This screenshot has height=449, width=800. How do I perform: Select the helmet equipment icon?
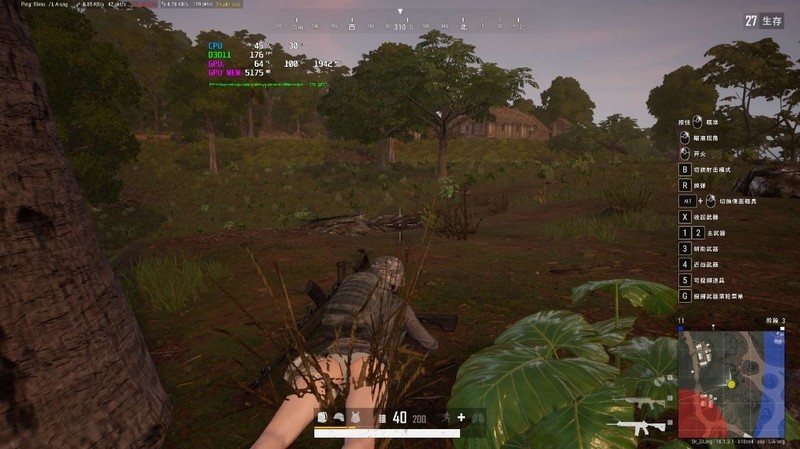point(338,417)
